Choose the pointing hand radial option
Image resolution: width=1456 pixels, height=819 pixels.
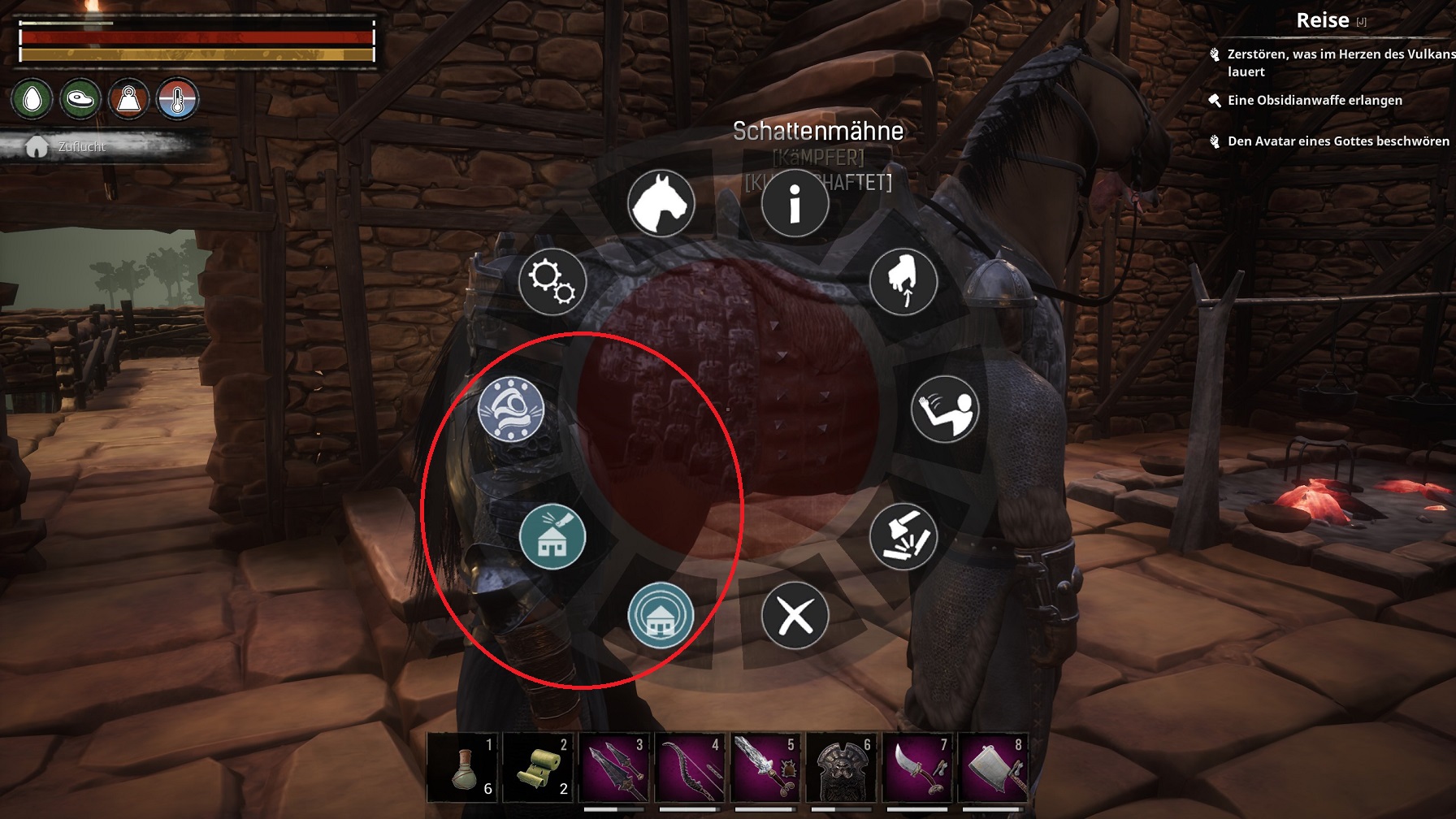point(903,282)
